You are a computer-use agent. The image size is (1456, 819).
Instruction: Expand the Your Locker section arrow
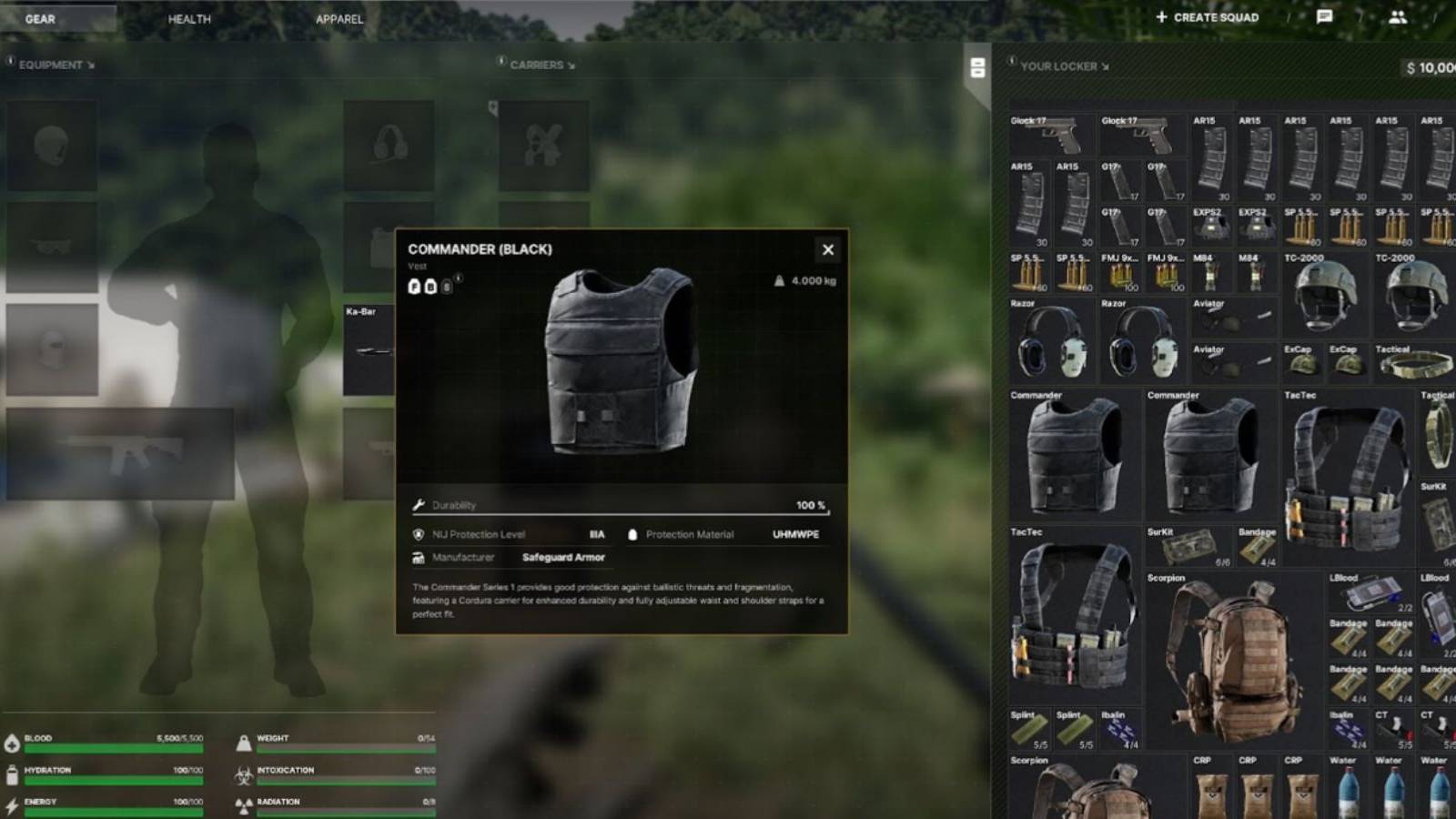[1105, 66]
